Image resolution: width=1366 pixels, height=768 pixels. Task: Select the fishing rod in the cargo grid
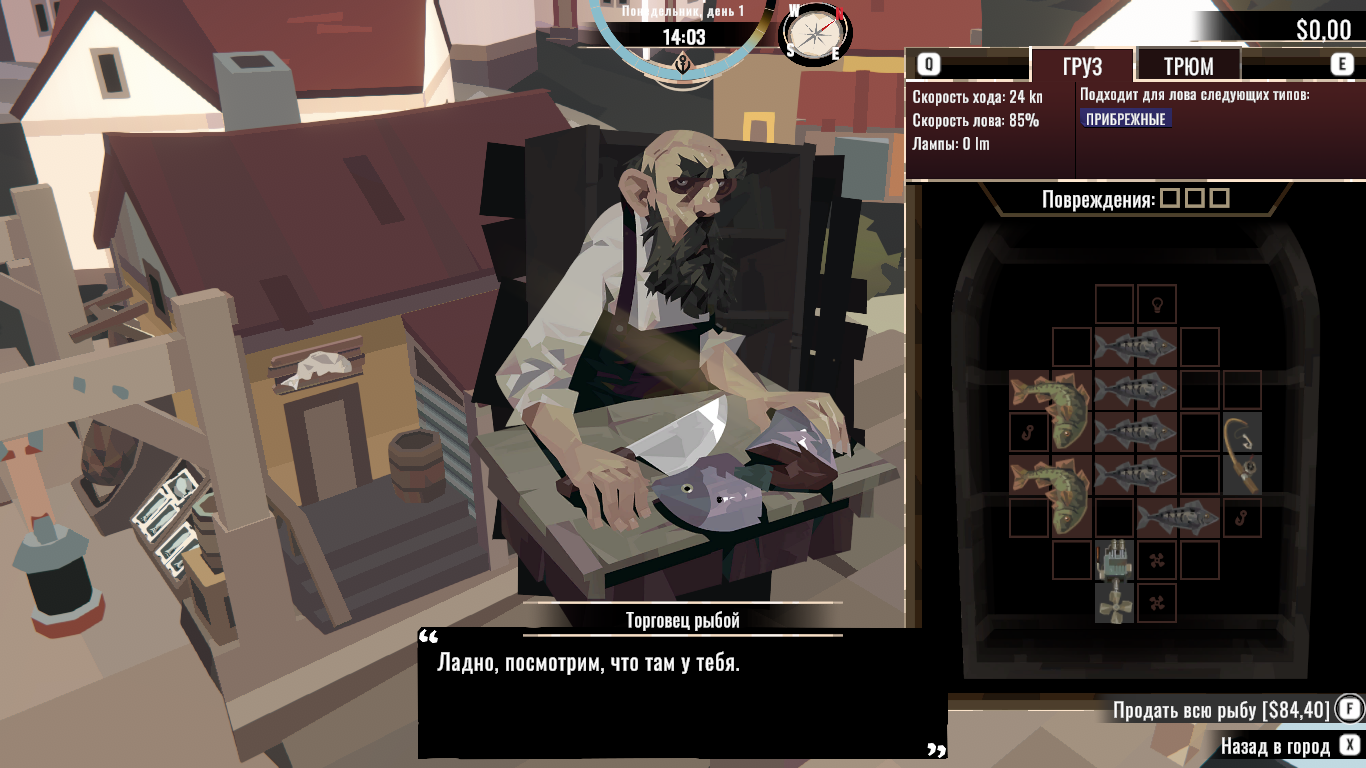(1241, 454)
